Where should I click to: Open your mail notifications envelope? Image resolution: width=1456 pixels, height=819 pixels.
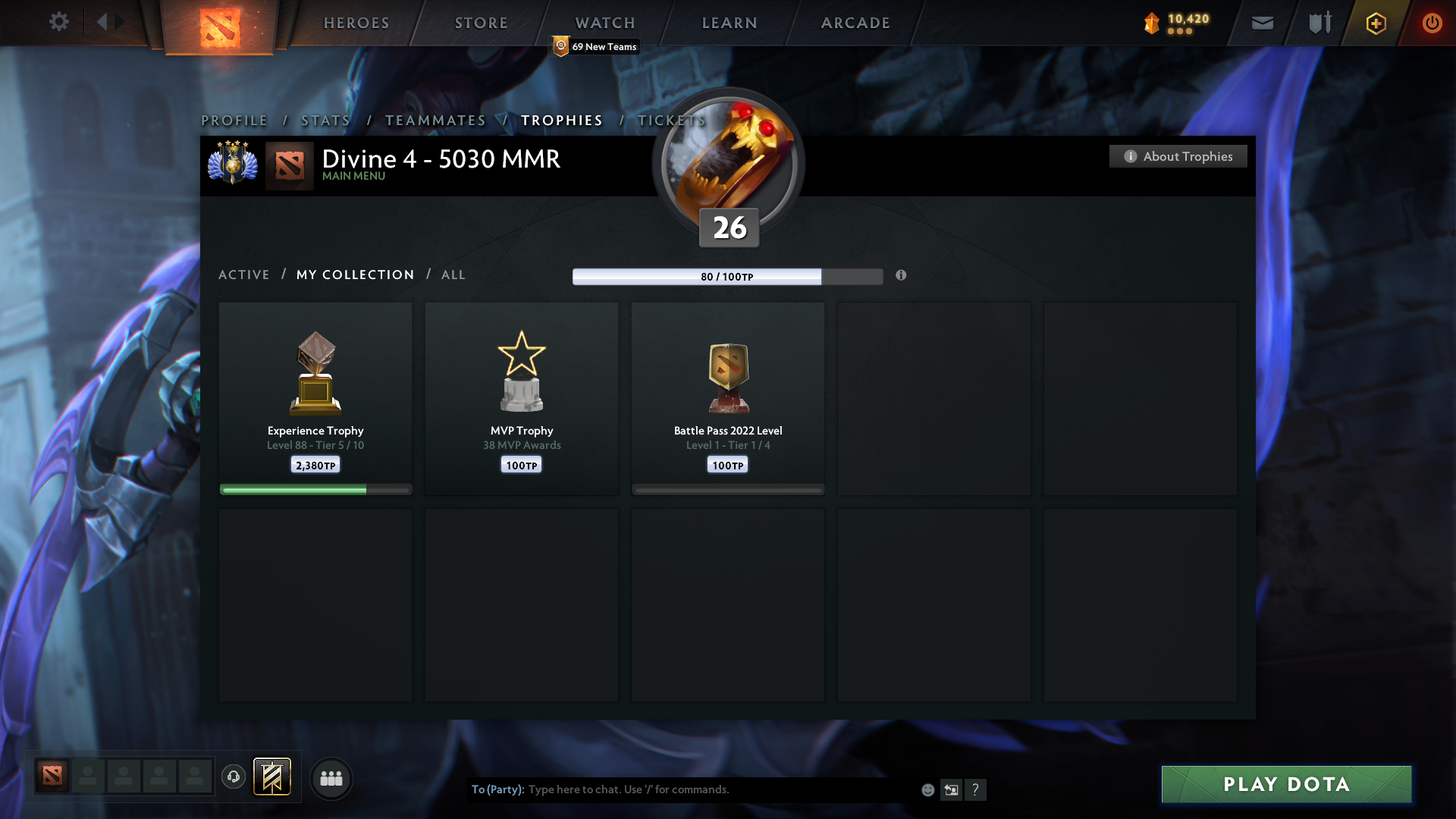tap(1262, 23)
